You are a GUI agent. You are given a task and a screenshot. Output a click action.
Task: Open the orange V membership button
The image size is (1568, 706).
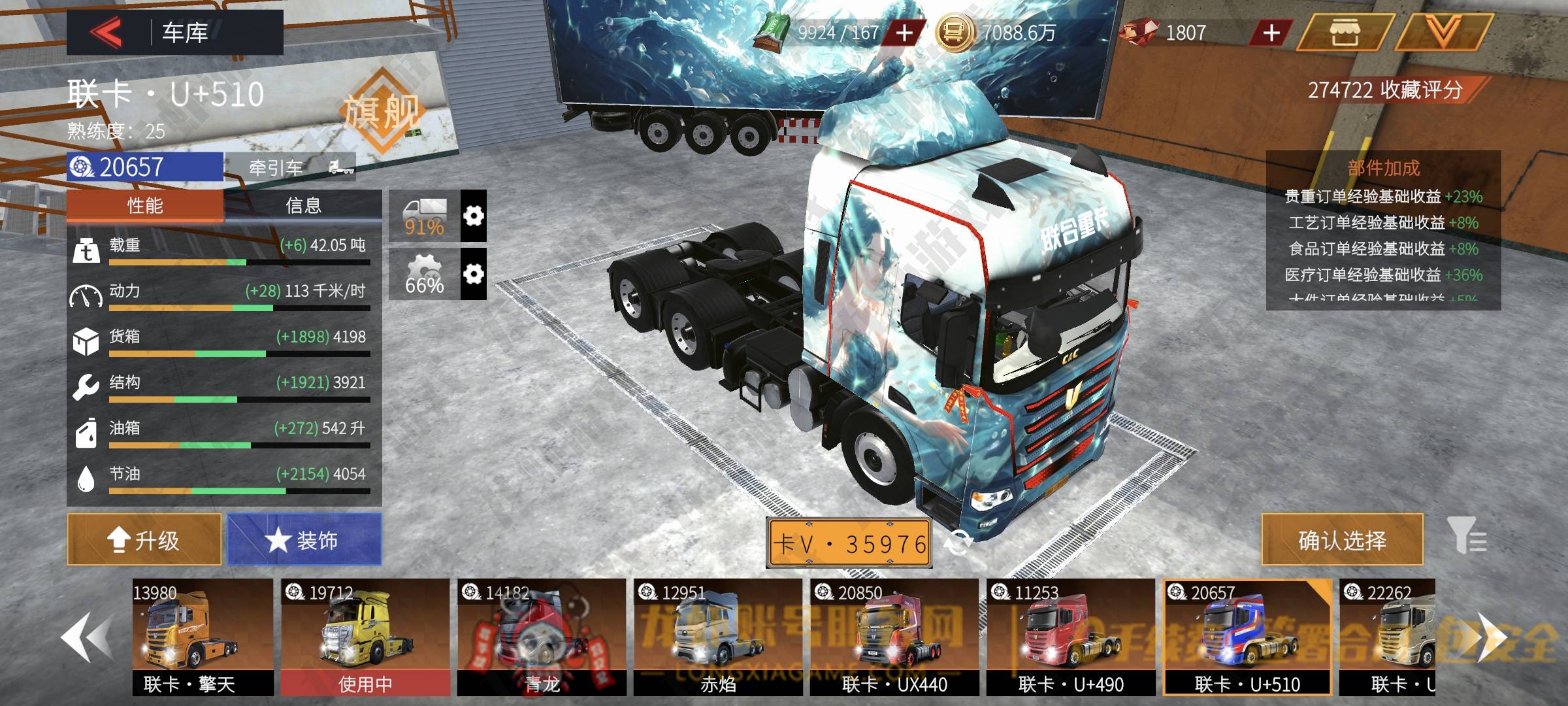tap(1443, 33)
